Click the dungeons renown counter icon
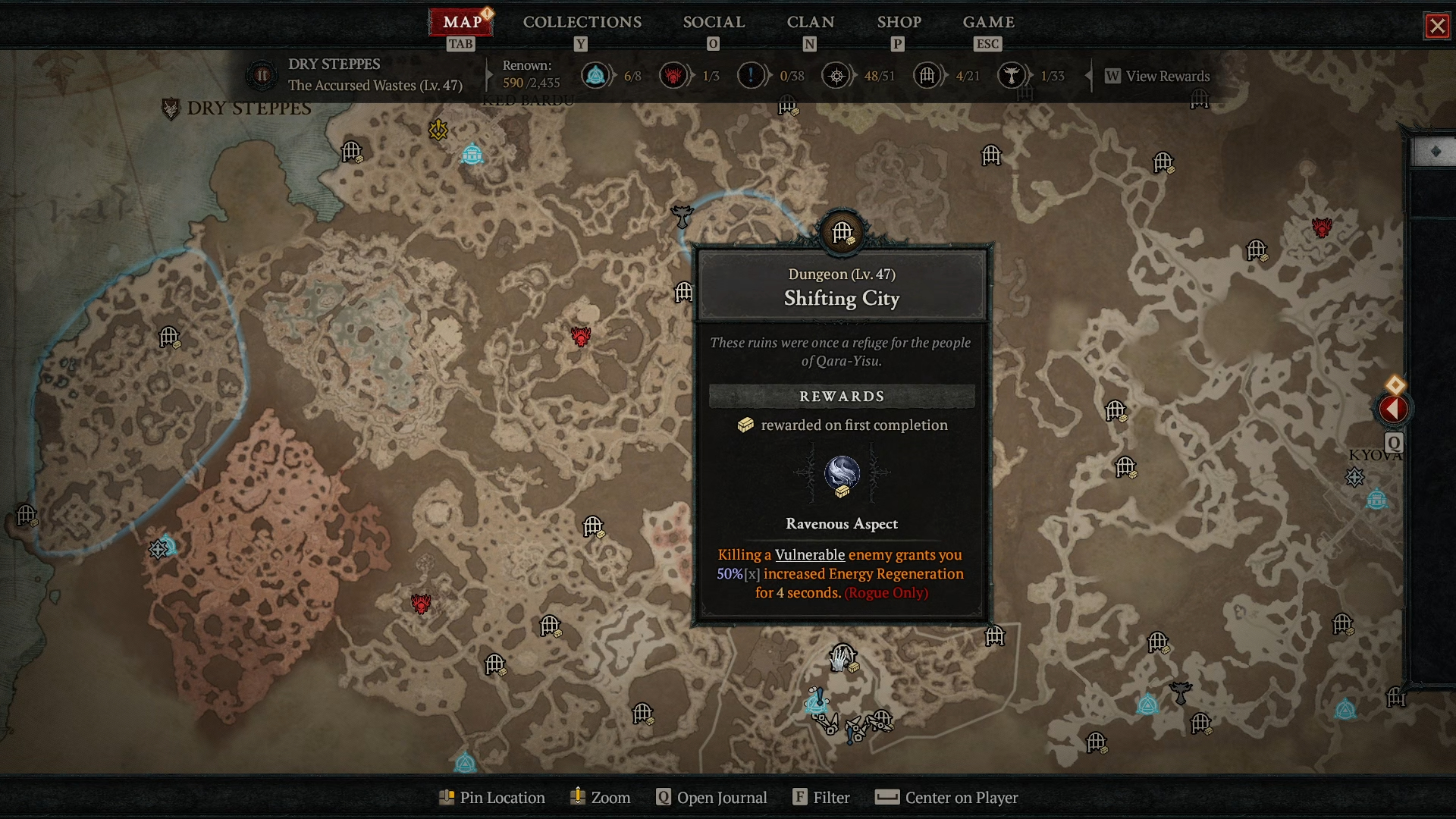The height and width of the screenshot is (819, 1456). pos(927,76)
